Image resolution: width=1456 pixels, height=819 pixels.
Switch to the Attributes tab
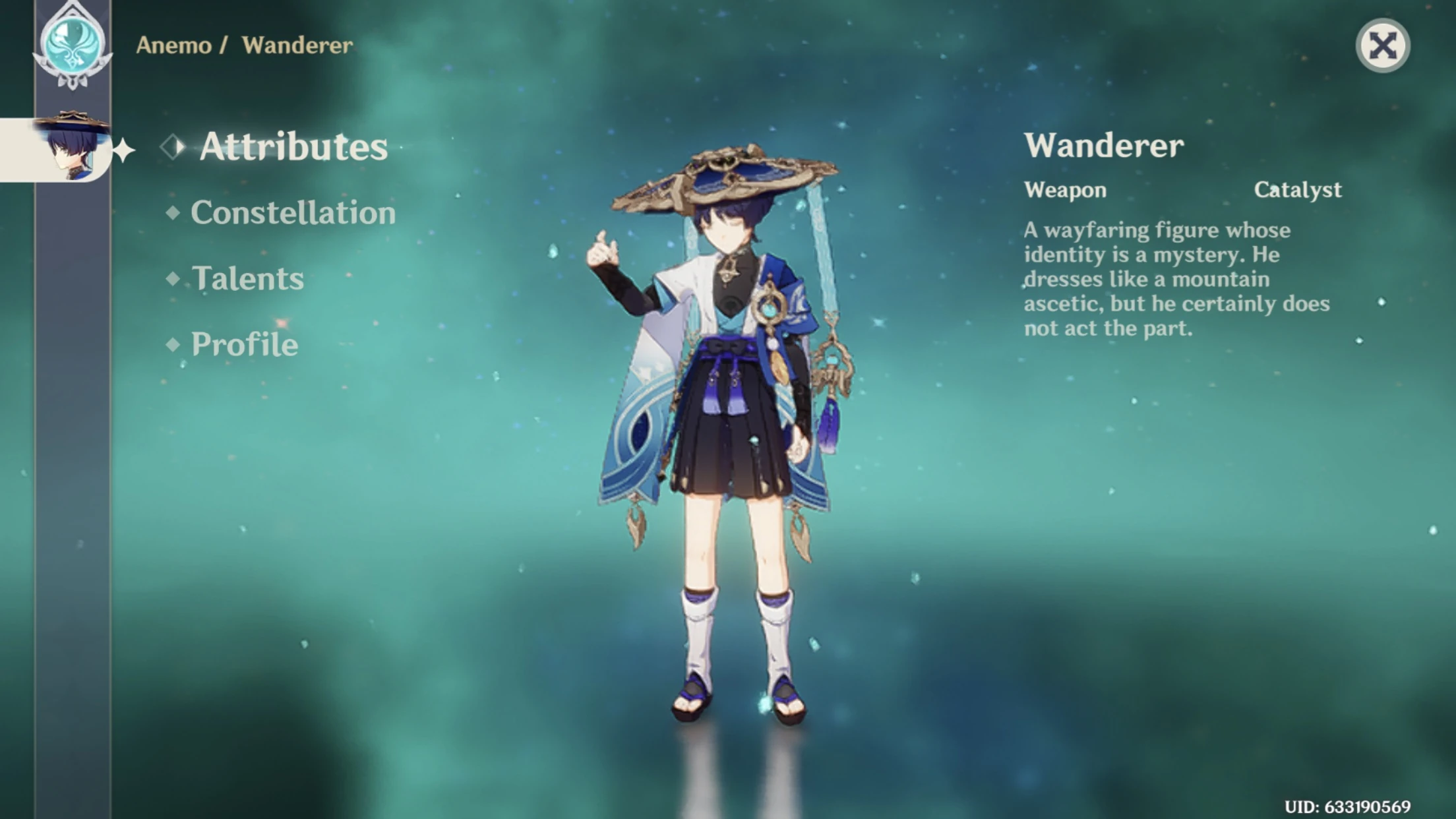point(293,146)
